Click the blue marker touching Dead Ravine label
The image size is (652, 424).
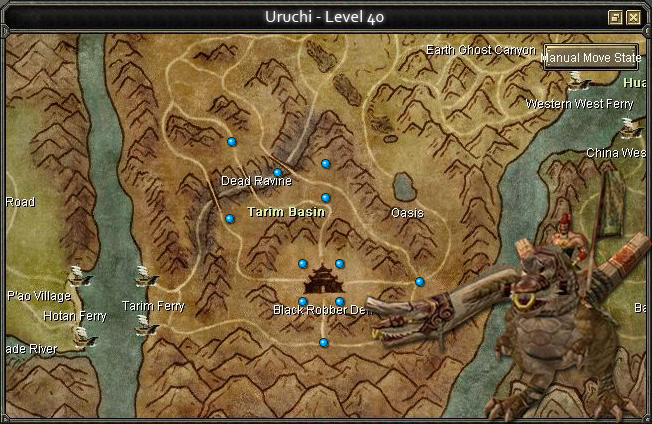[278, 173]
